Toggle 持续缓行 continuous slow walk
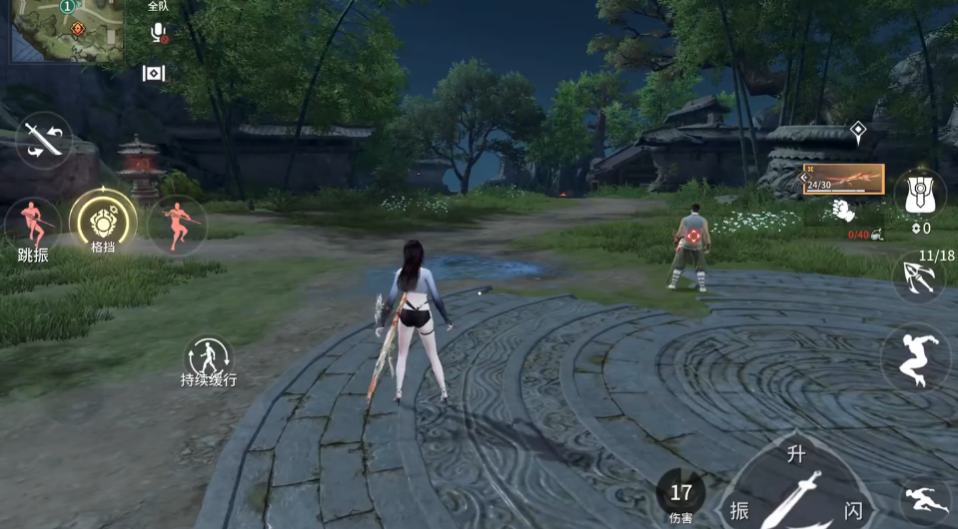The height and width of the screenshot is (529, 958). pos(208,358)
